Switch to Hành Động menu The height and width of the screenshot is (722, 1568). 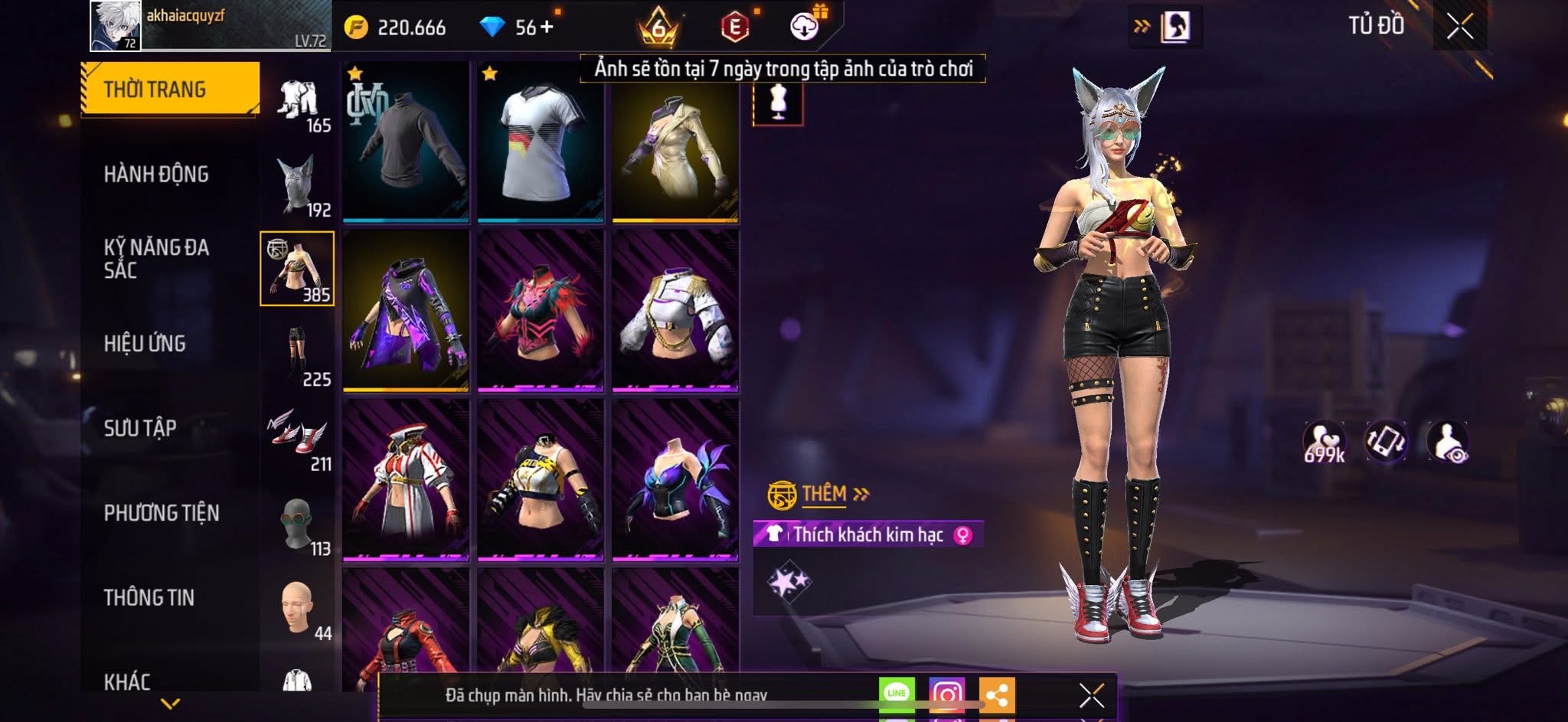pyautogui.click(x=156, y=175)
